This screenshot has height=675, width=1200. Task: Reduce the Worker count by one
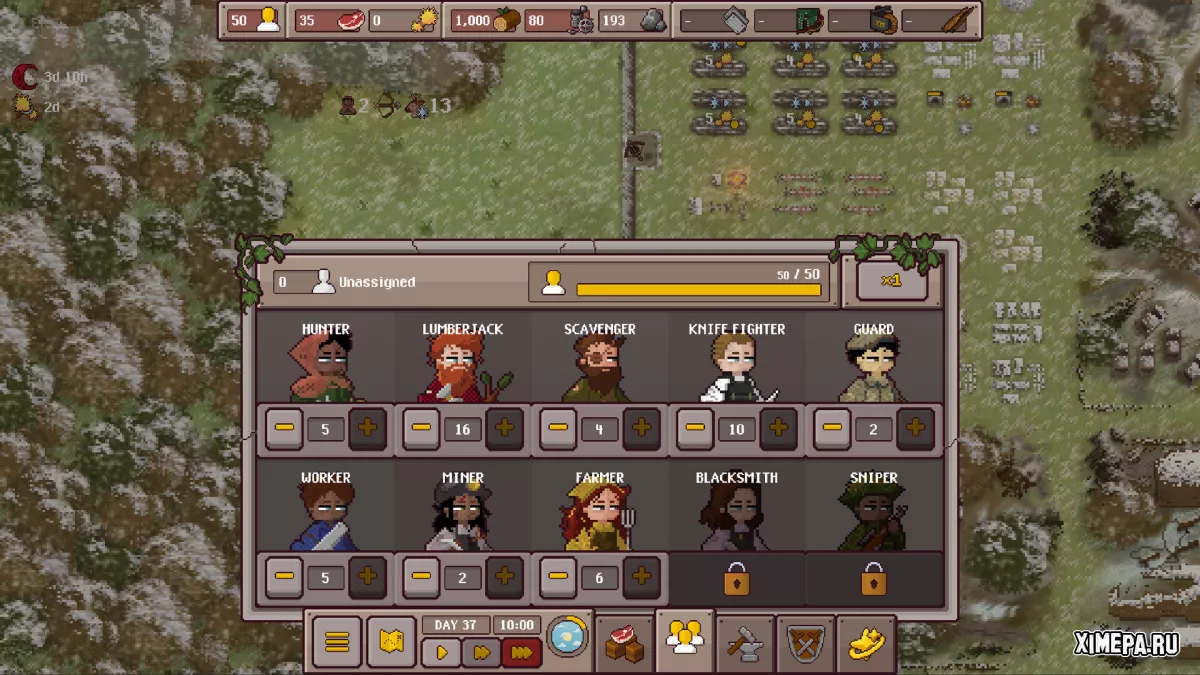point(284,577)
